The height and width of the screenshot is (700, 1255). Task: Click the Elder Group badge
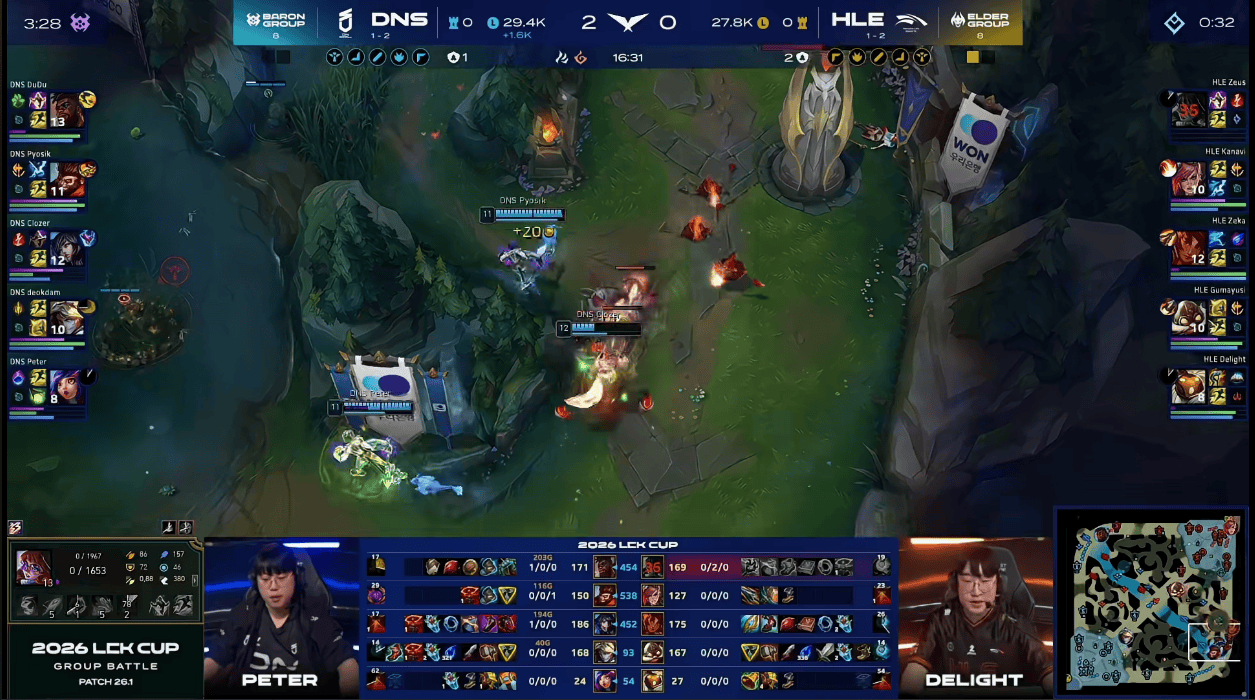979,22
